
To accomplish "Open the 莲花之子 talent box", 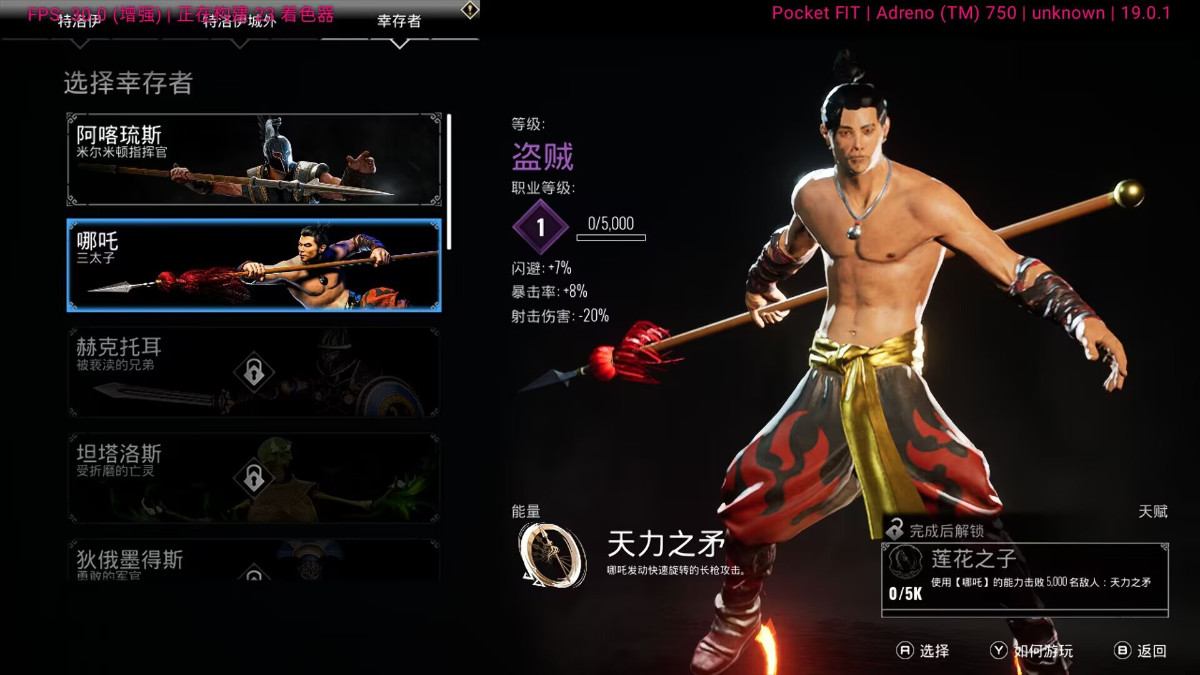I will 1025,576.
